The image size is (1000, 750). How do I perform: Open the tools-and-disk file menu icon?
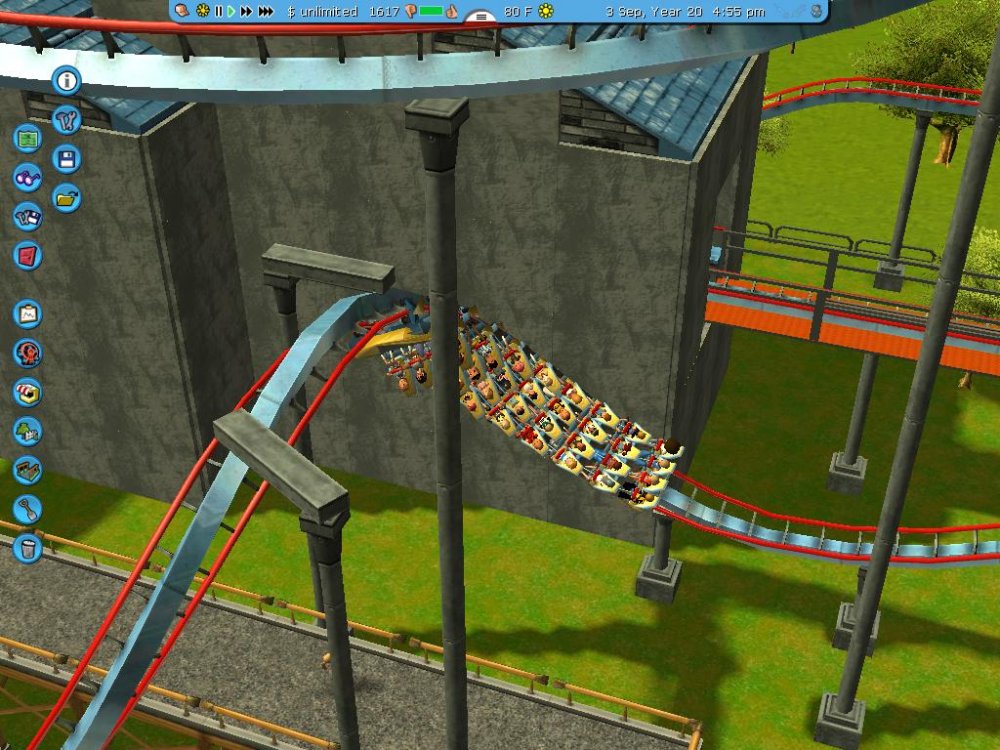(x=28, y=217)
